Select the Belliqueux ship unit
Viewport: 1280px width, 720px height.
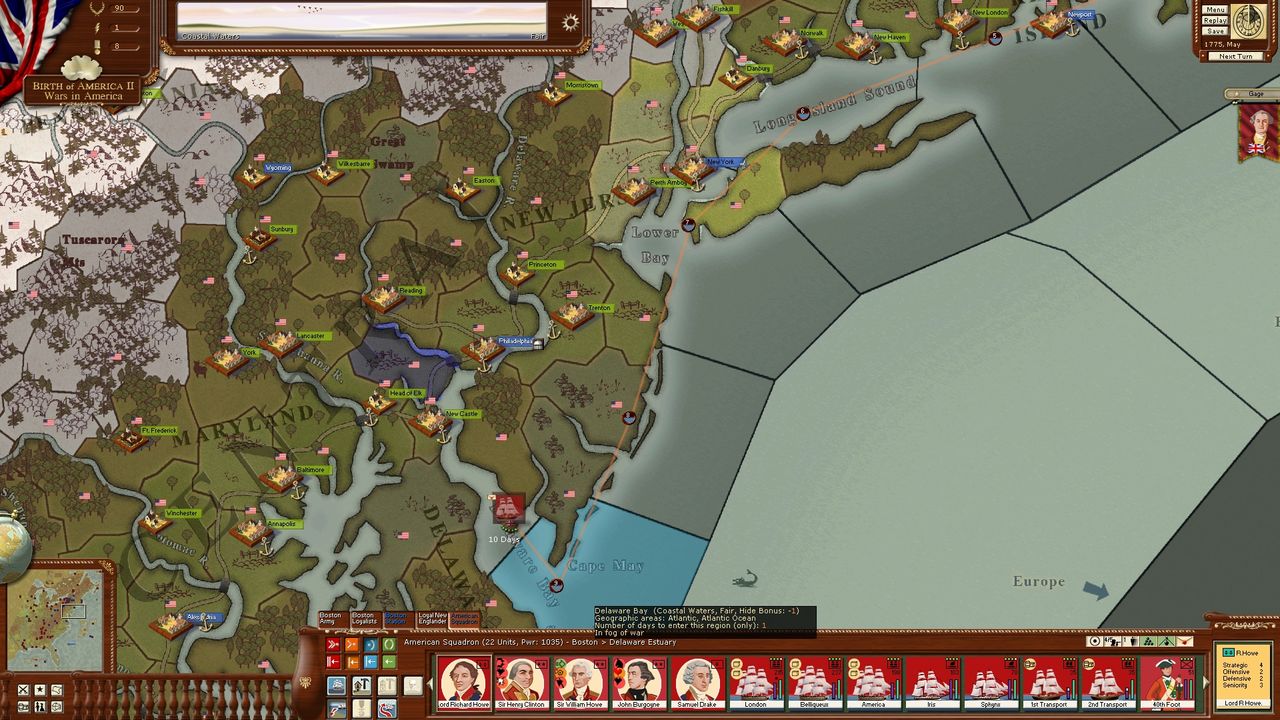[815, 681]
